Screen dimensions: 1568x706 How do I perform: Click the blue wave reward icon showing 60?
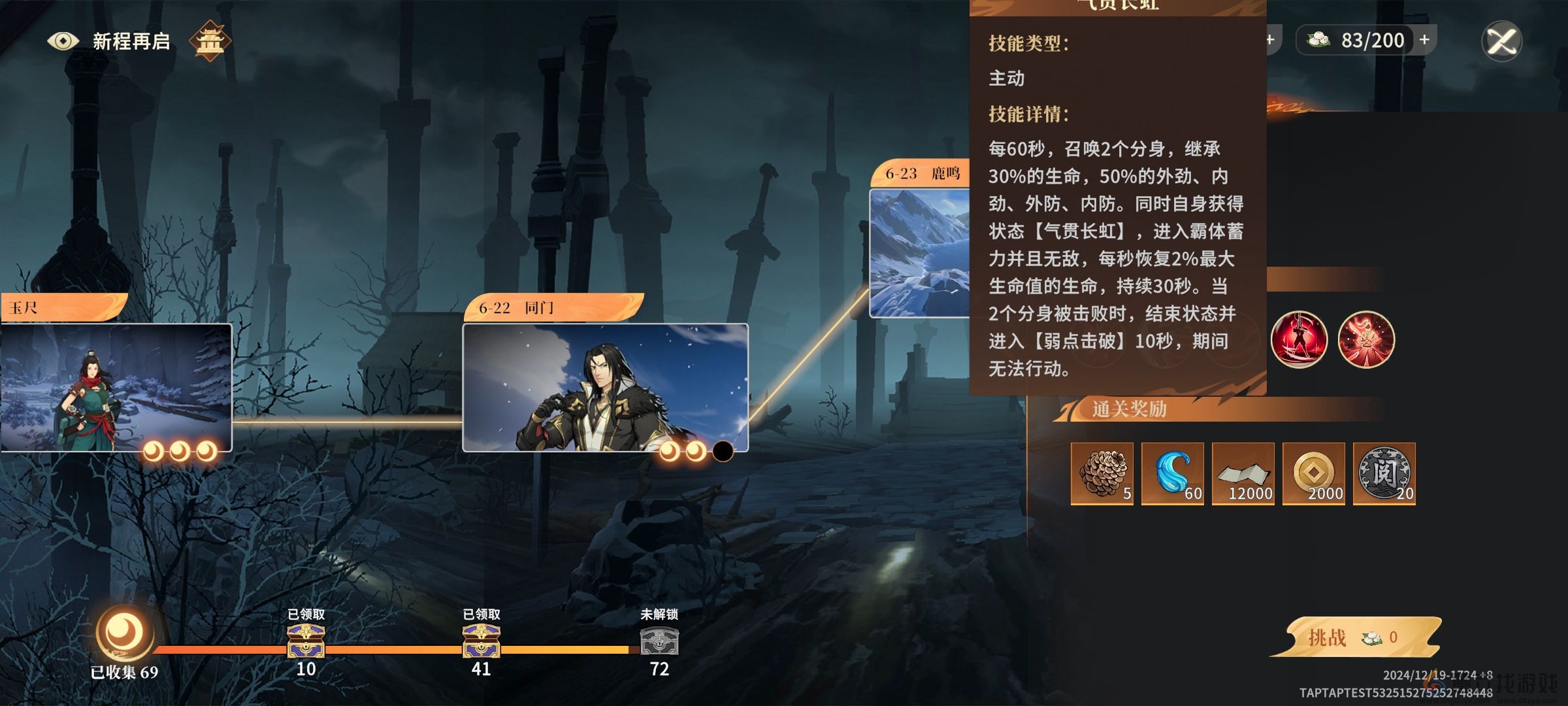click(1174, 475)
